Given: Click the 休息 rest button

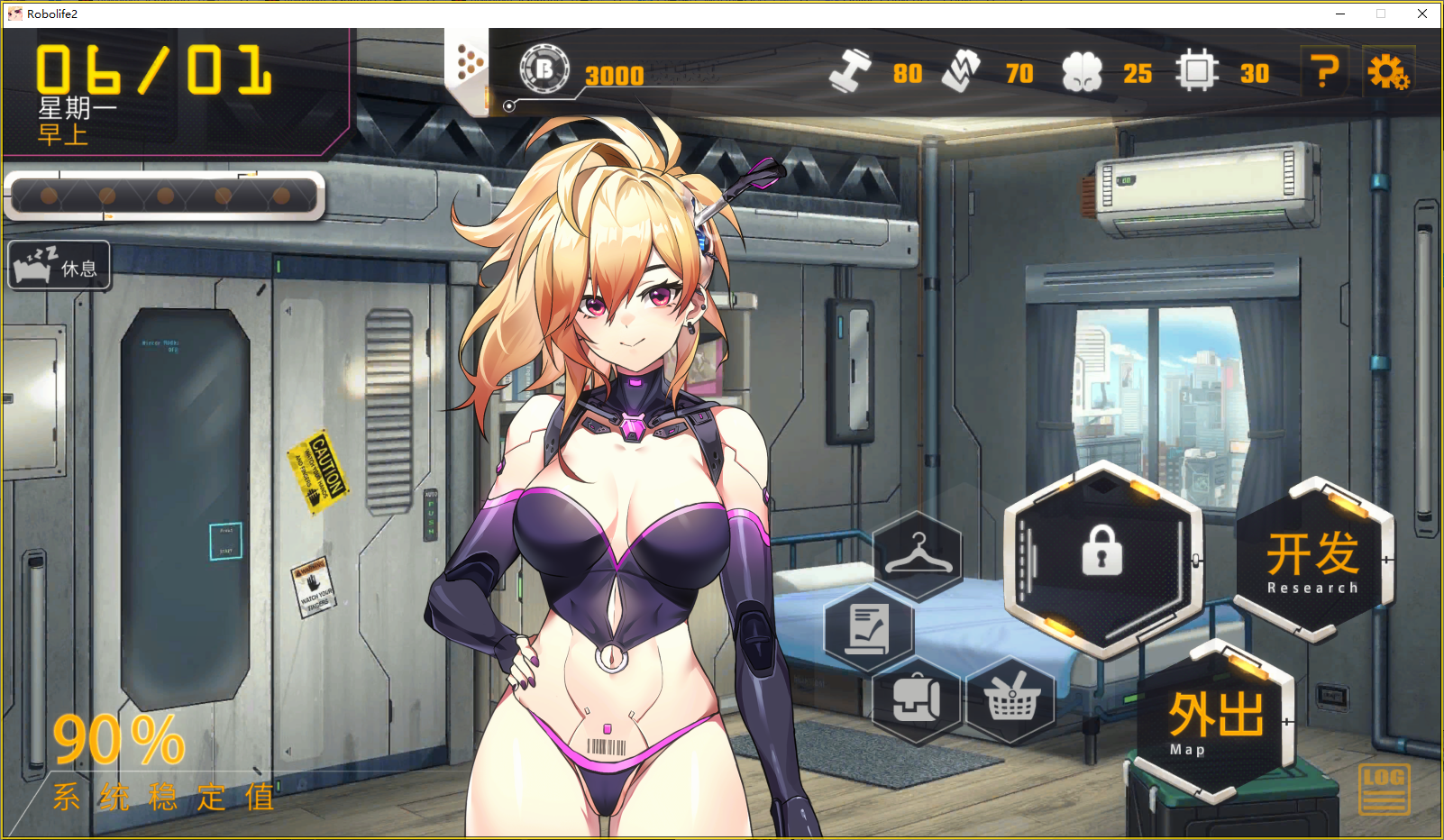Looking at the screenshot, I should coord(59,266).
